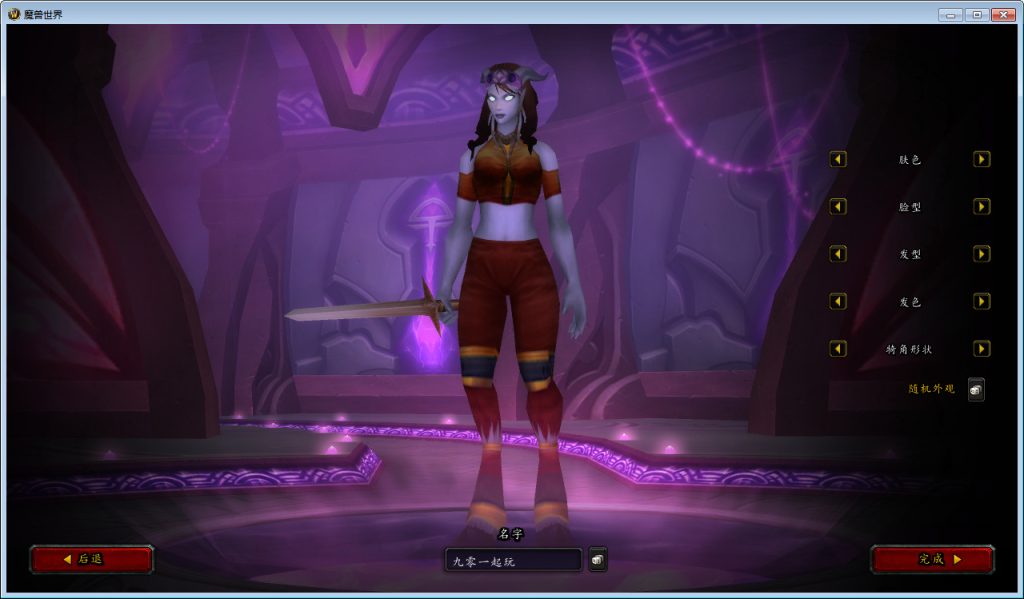Pick next hair color (发色)
Viewport: 1024px width, 599px height.
point(982,301)
